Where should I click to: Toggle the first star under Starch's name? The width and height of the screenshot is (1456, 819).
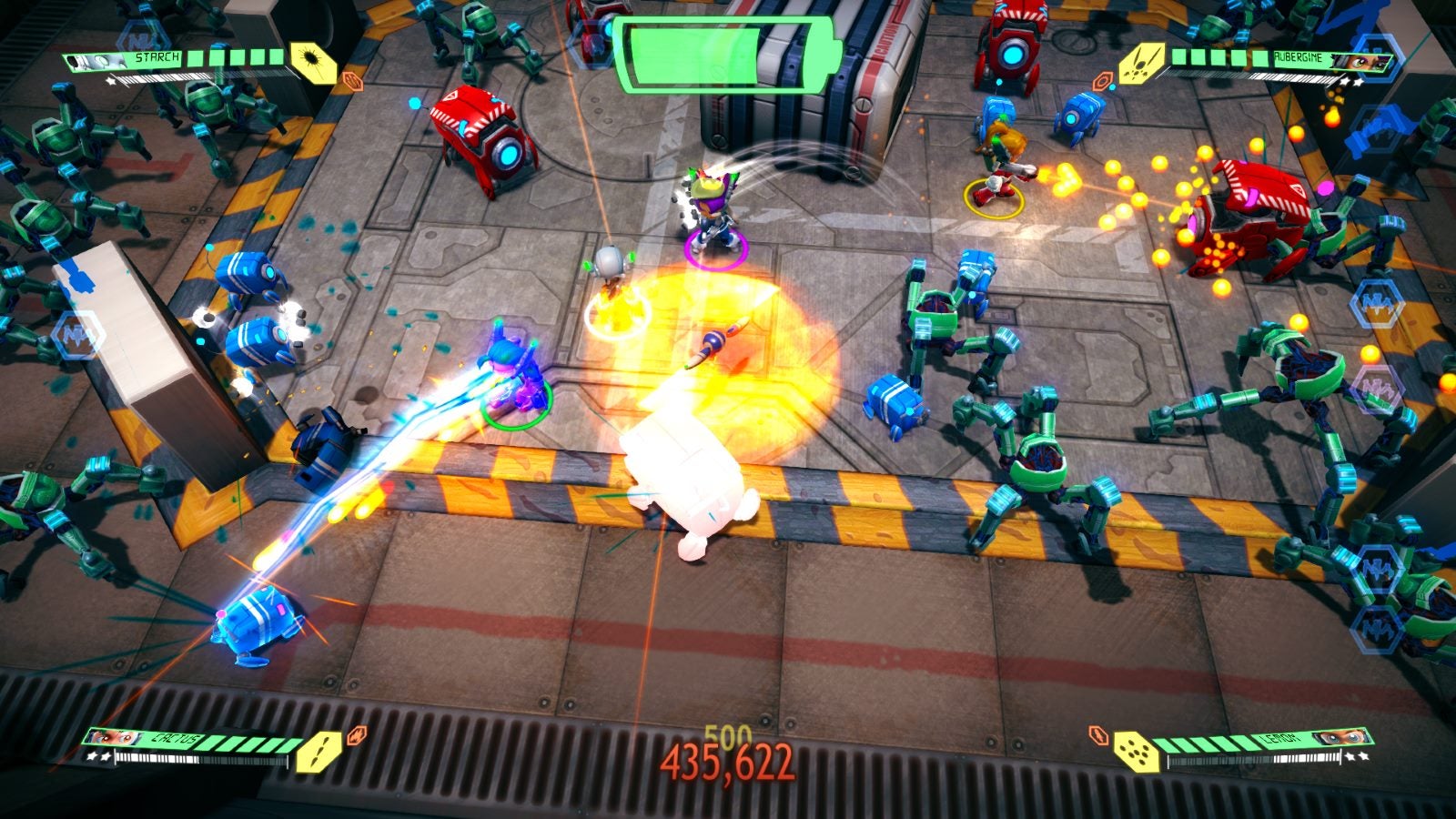click(110, 80)
